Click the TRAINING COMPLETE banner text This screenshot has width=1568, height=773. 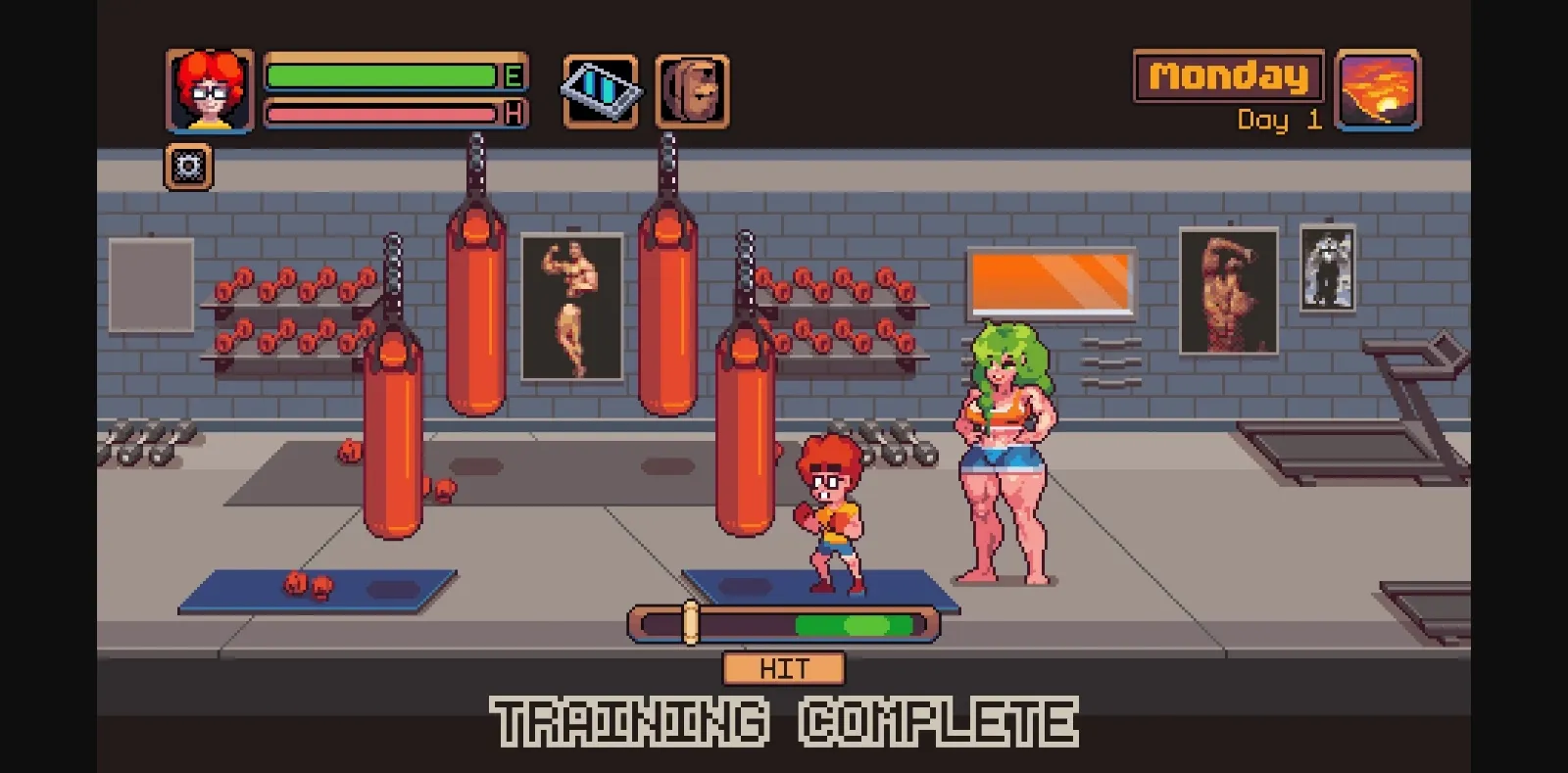tap(784, 722)
